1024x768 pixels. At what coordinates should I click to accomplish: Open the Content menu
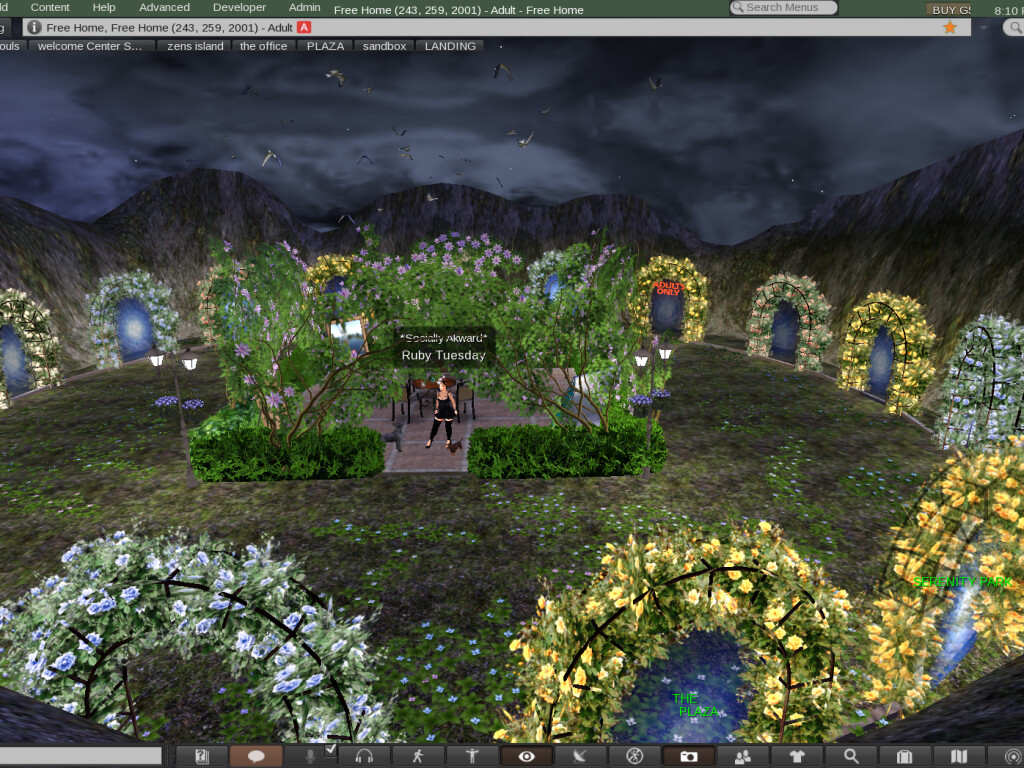click(x=50, y=7)
